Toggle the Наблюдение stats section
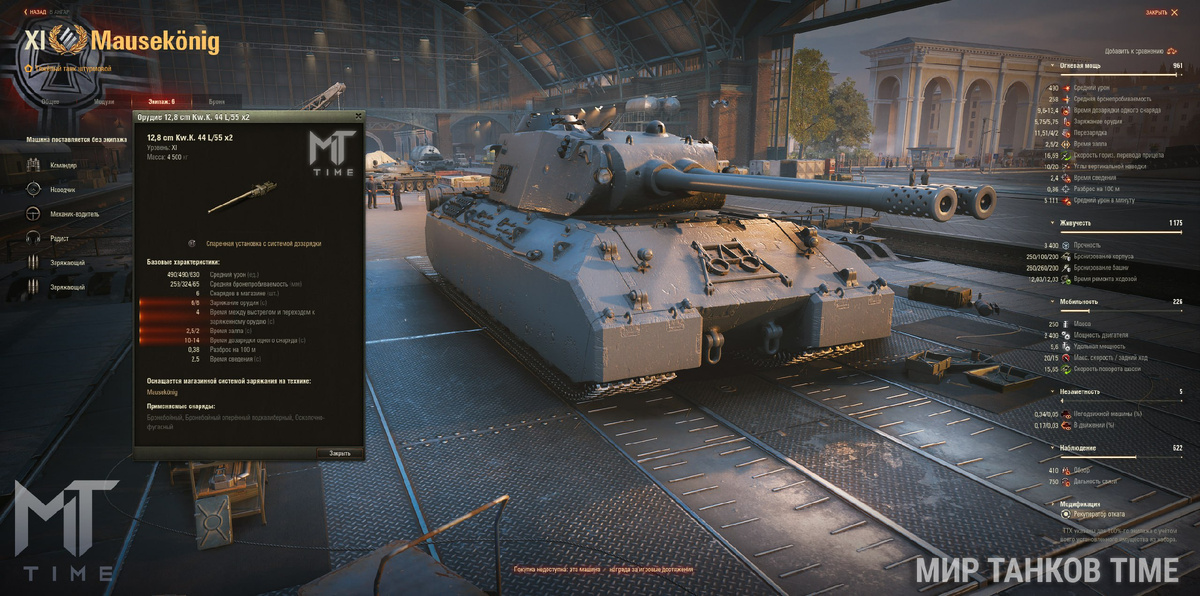 pyautogui.click(x=1052, y=448)
